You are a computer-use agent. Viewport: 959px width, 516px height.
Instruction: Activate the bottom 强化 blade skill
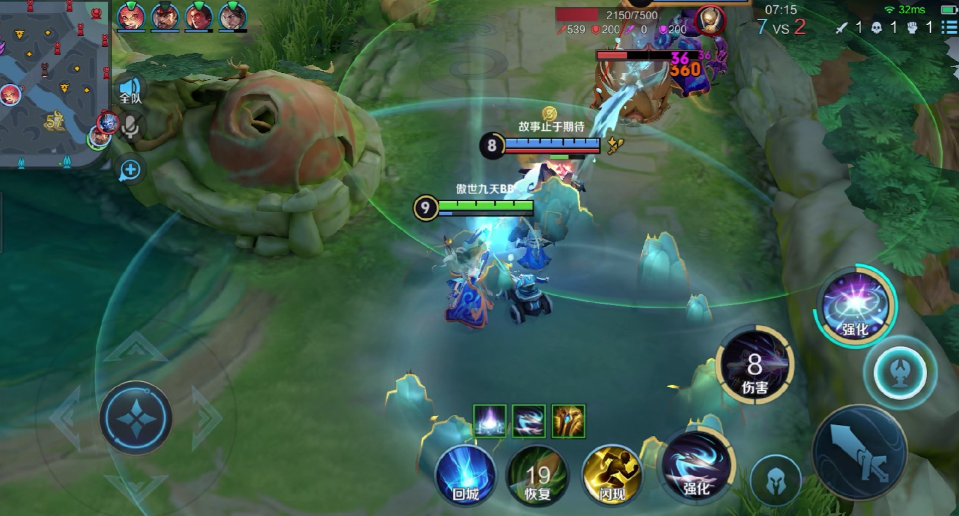pyautogui.click(x=695, y=467)
